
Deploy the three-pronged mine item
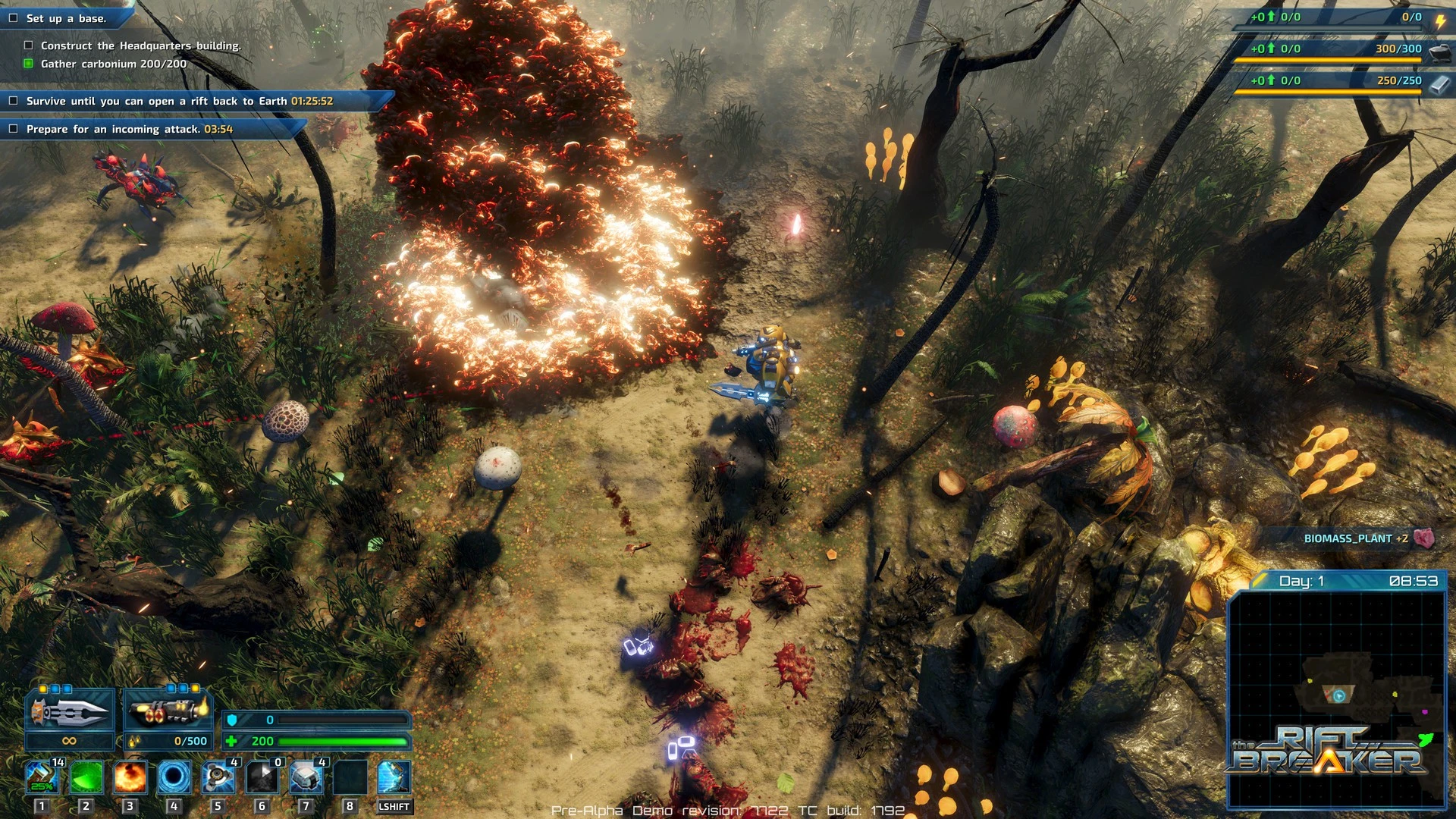(218, 778)
